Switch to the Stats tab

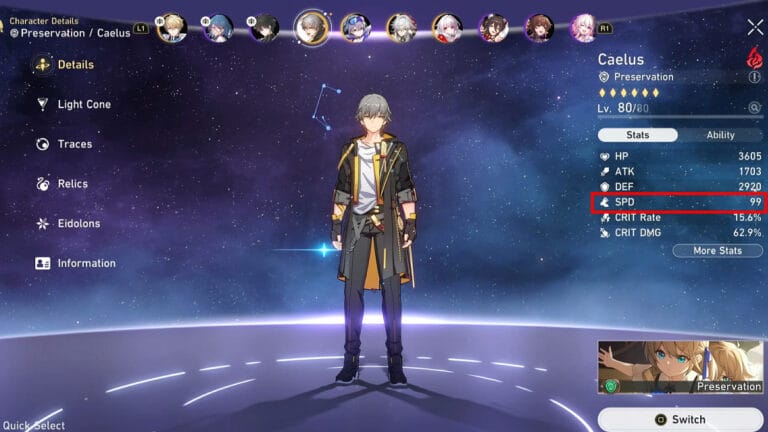[x=638, y=135]
